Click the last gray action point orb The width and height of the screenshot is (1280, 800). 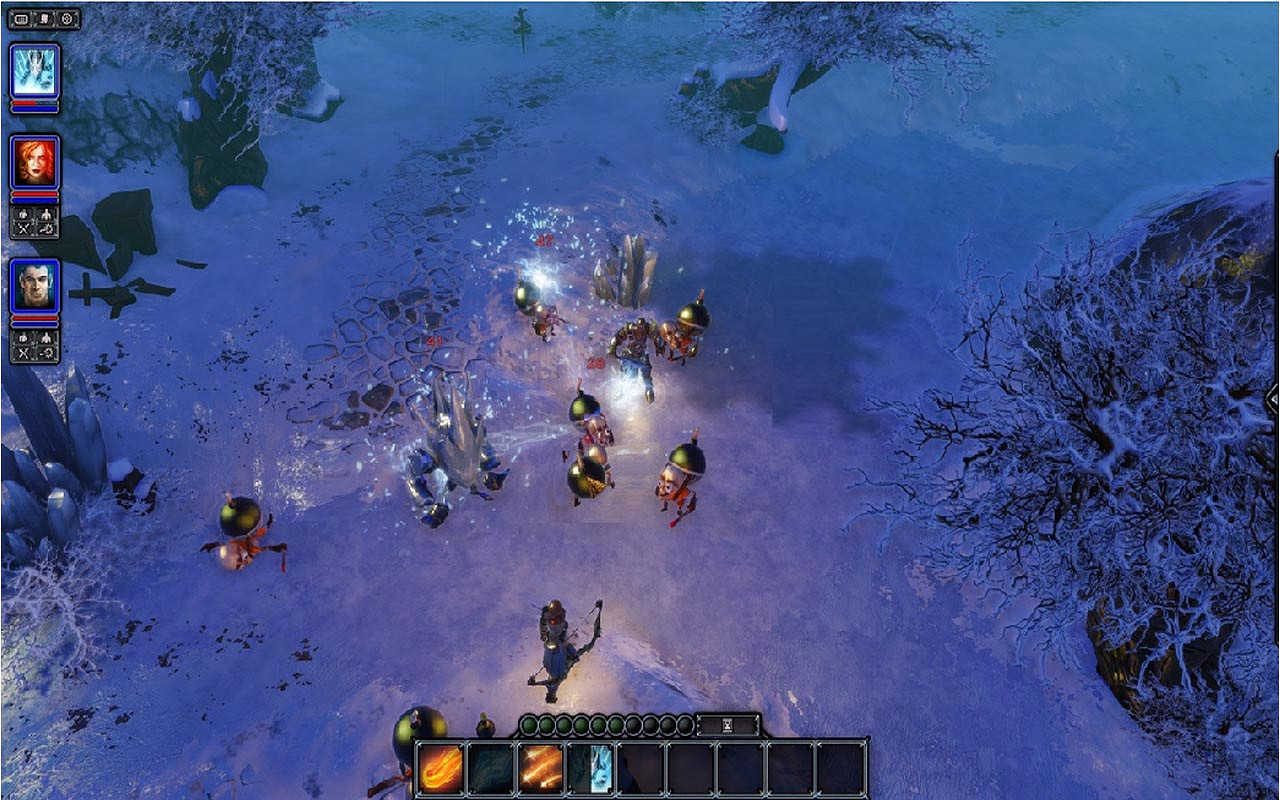point(683,724)
